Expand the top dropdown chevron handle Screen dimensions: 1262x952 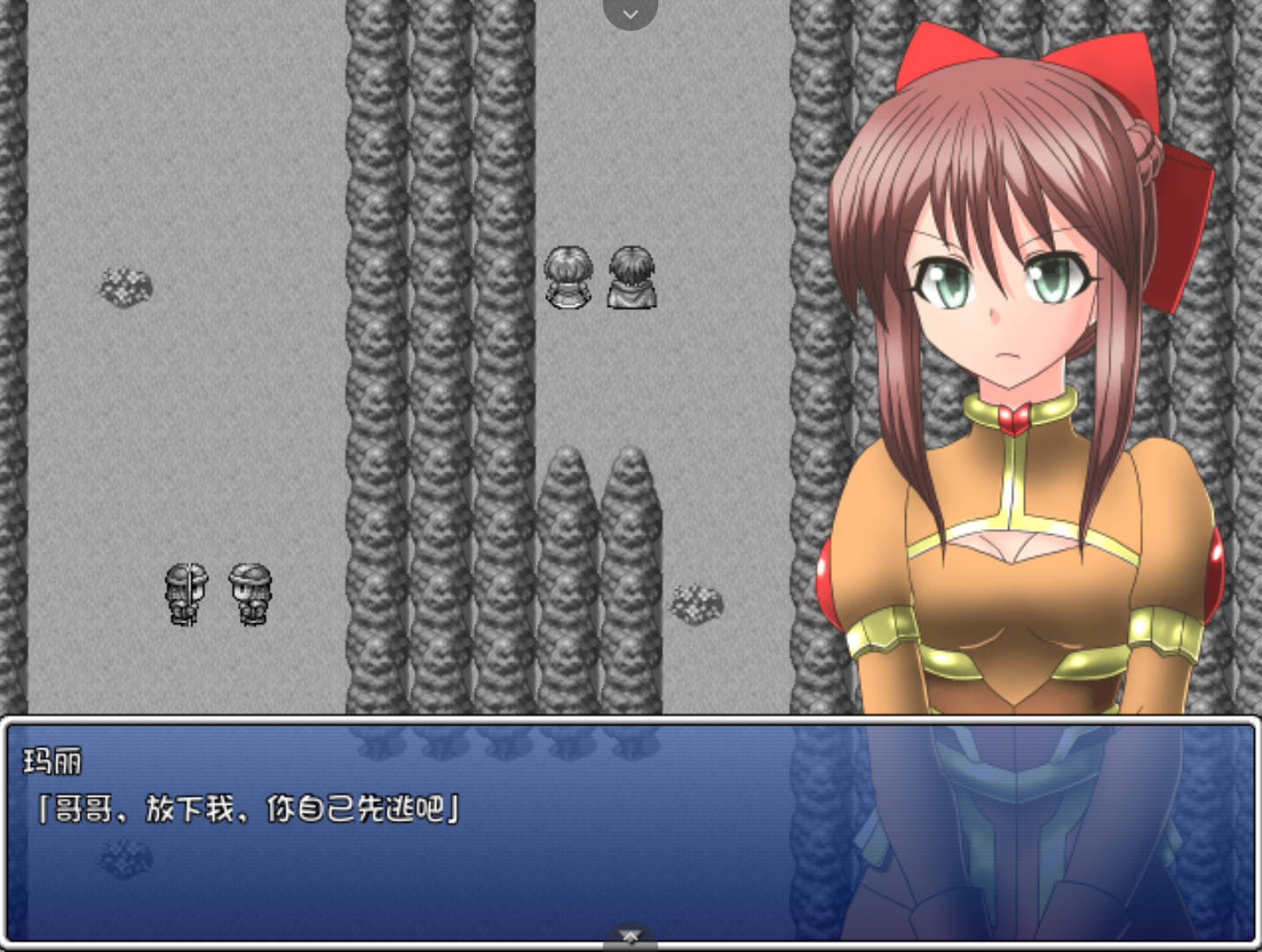tap(630, 13)
